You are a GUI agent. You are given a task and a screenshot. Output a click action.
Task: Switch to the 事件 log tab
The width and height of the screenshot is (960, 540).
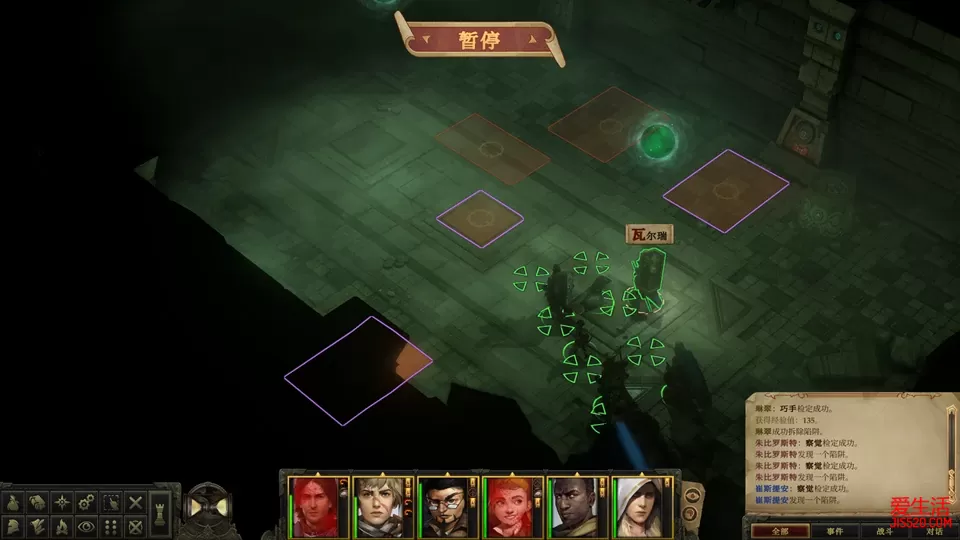[x=836, y=531]
